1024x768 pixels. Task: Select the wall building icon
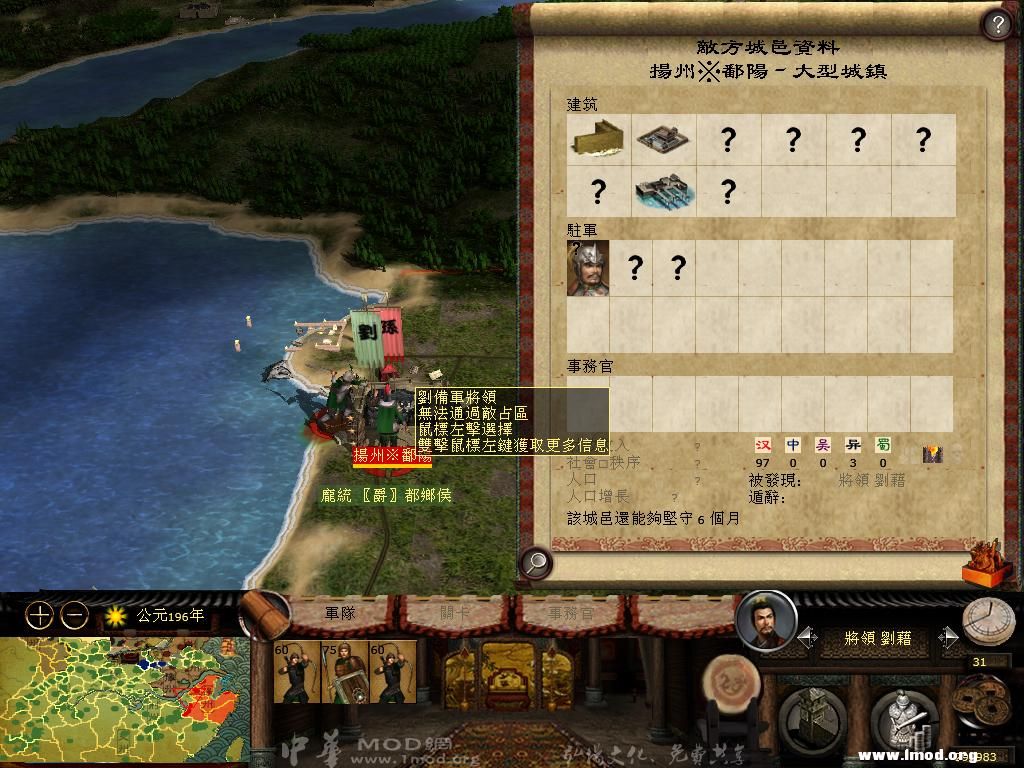(x=598, y=138)
